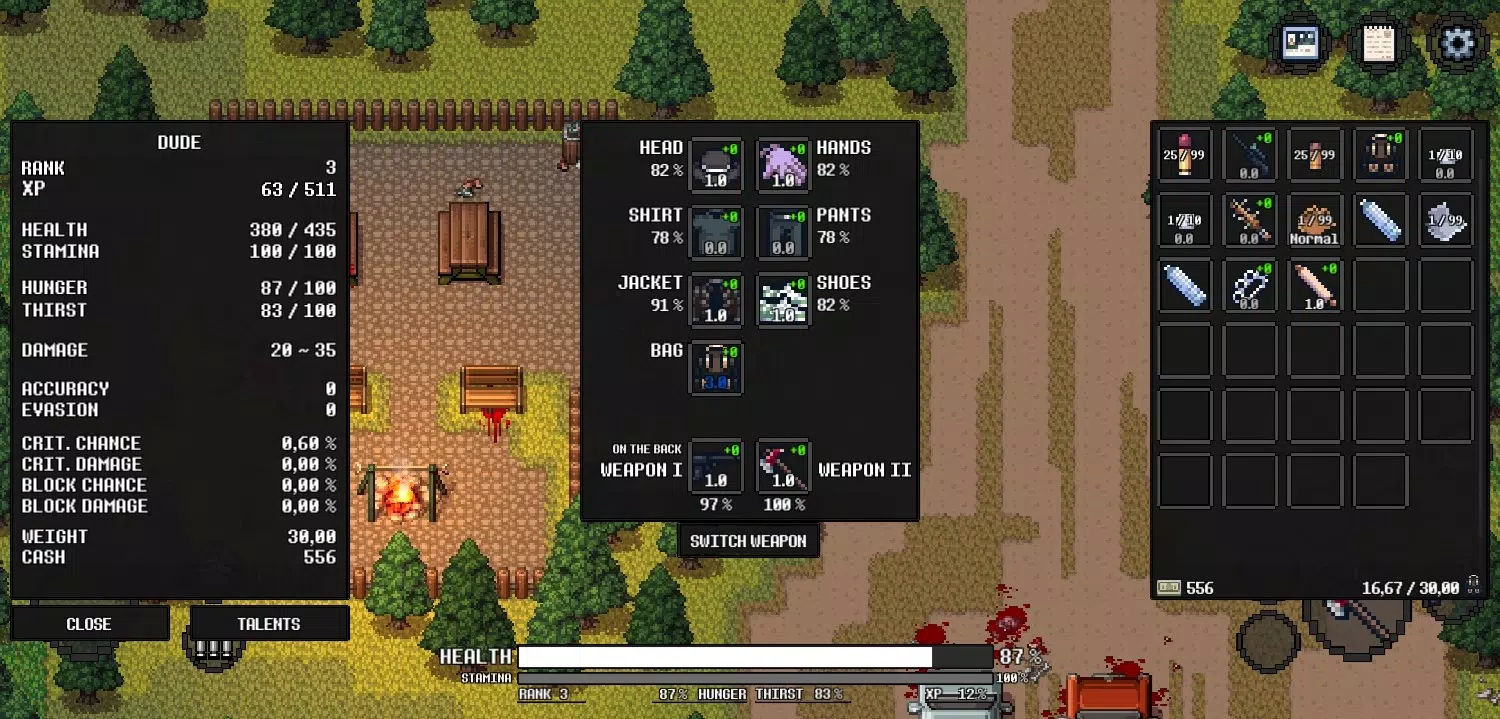Select the Jacket equipment slot
This screenshot has width=1500, height=719.
pyautogui.click(x=716, y=299)
